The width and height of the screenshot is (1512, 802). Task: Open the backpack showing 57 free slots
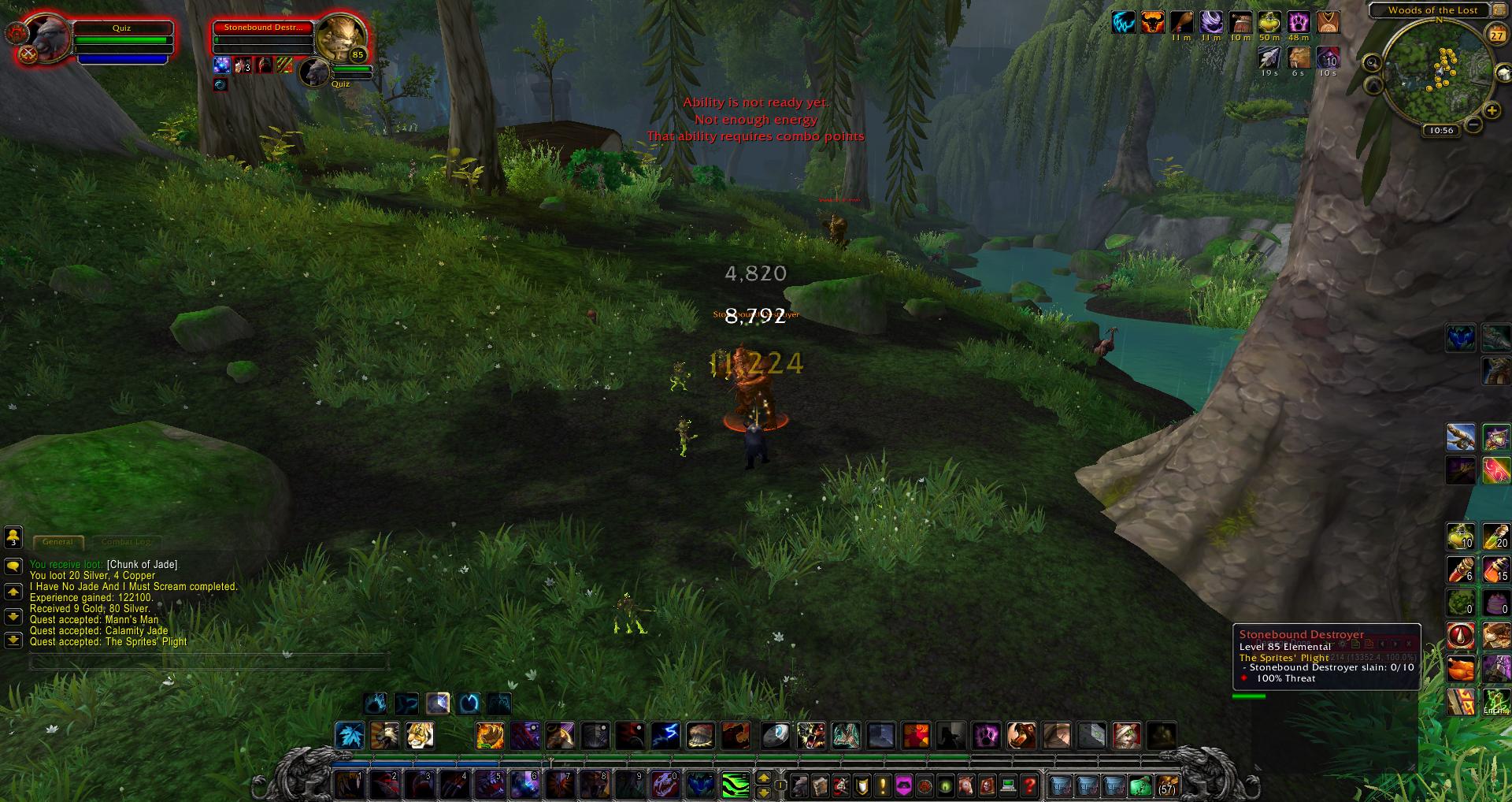(x=1166, y=785)
